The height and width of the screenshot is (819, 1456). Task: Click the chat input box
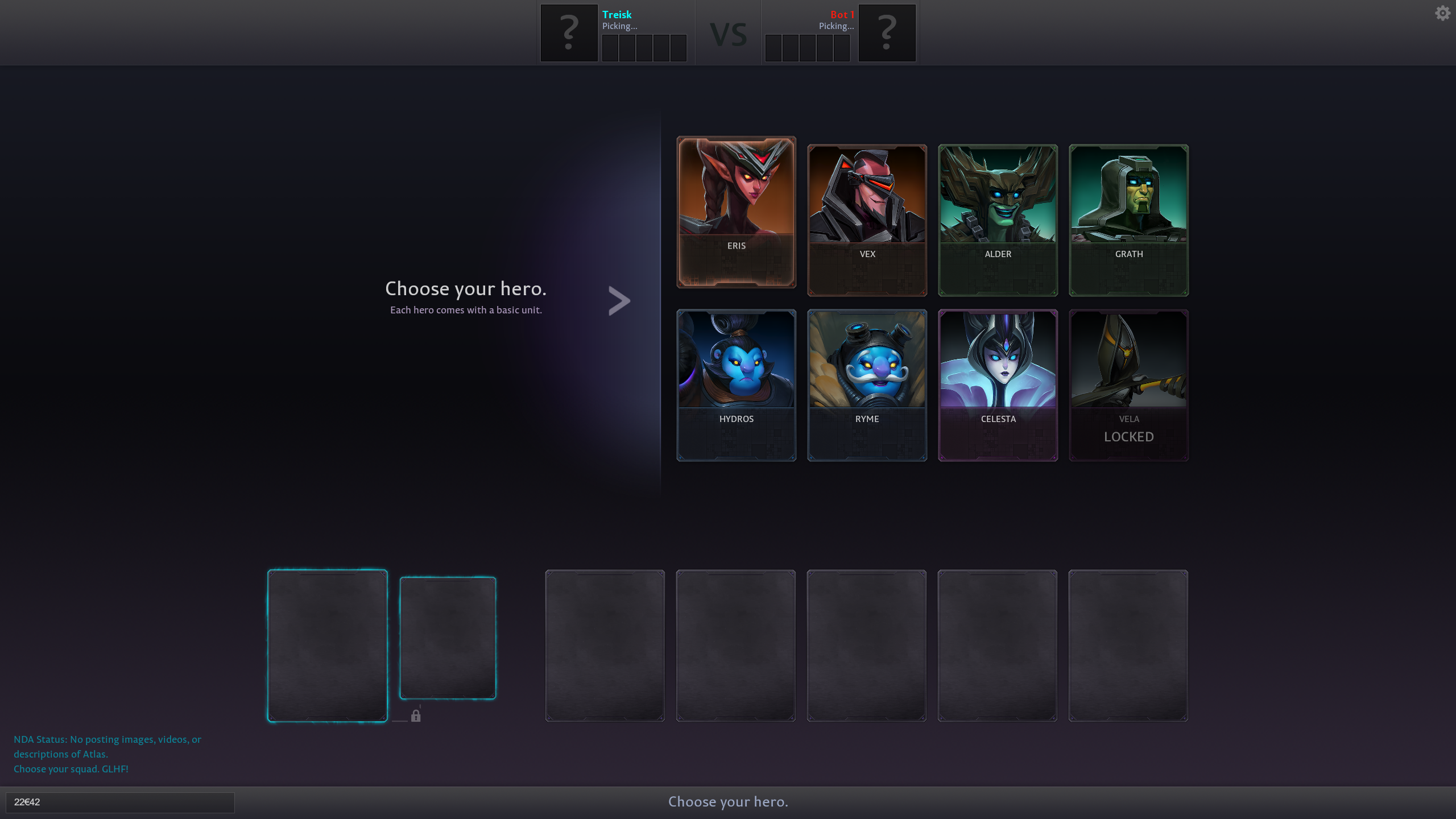(120, 802)
